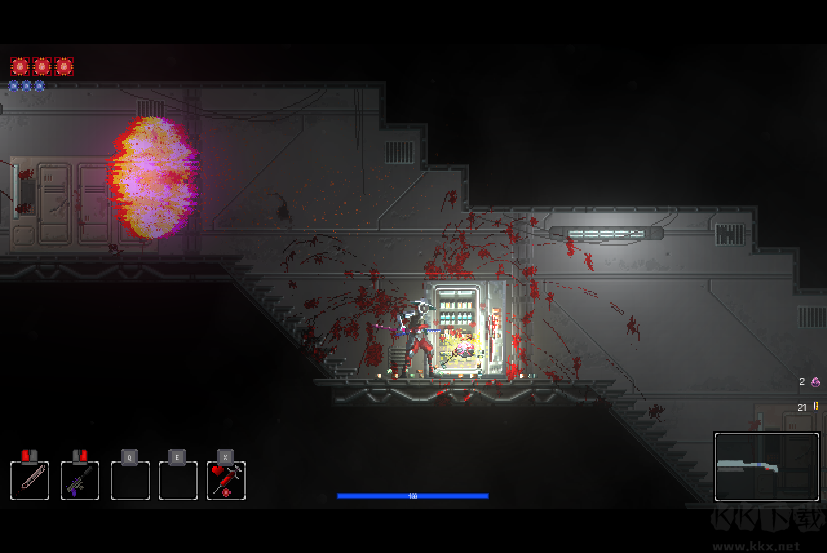Select the purple assault rifle slot

coord(80,480)
